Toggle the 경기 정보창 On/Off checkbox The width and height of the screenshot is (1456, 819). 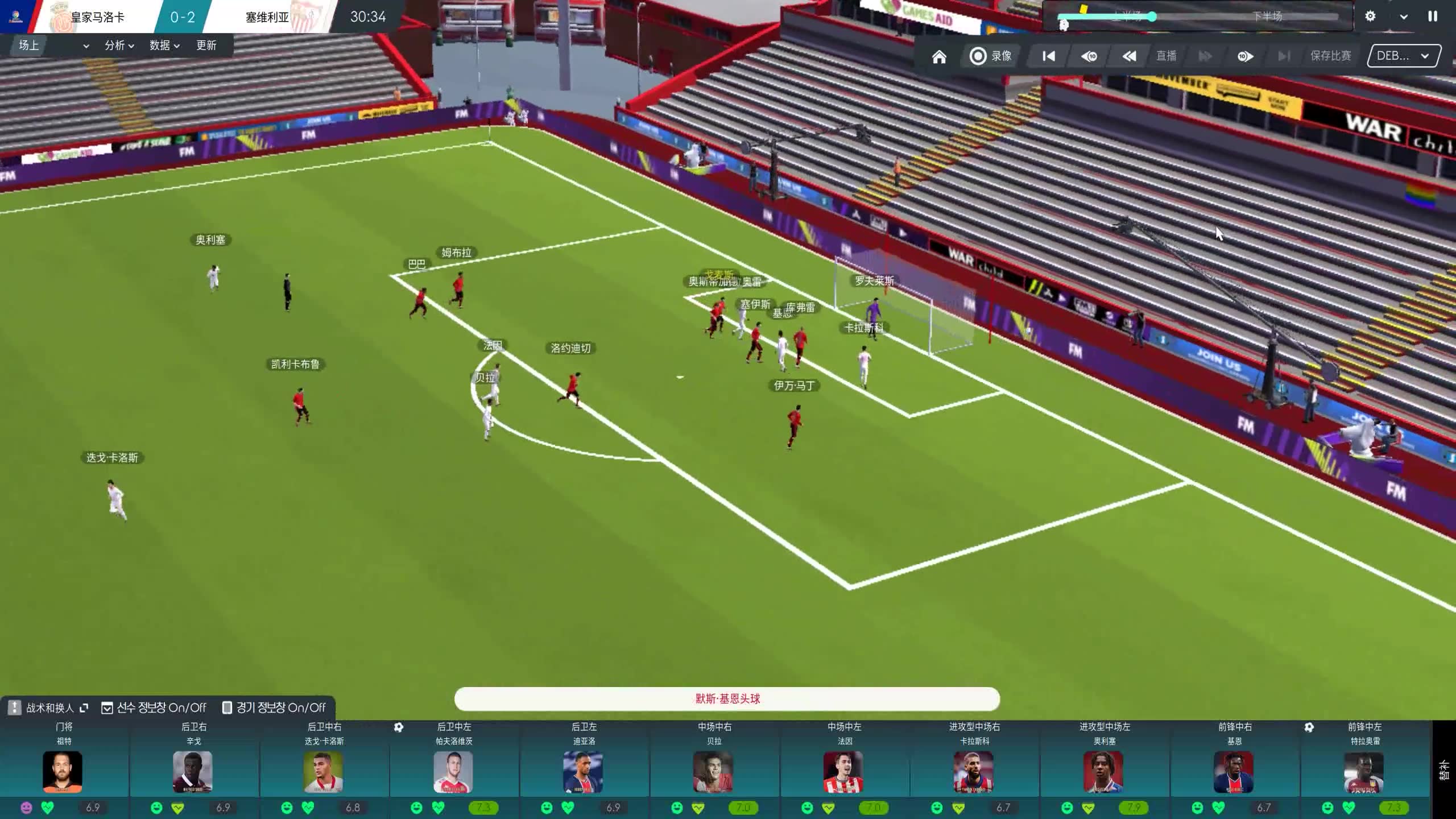click(x=227, y=708)
